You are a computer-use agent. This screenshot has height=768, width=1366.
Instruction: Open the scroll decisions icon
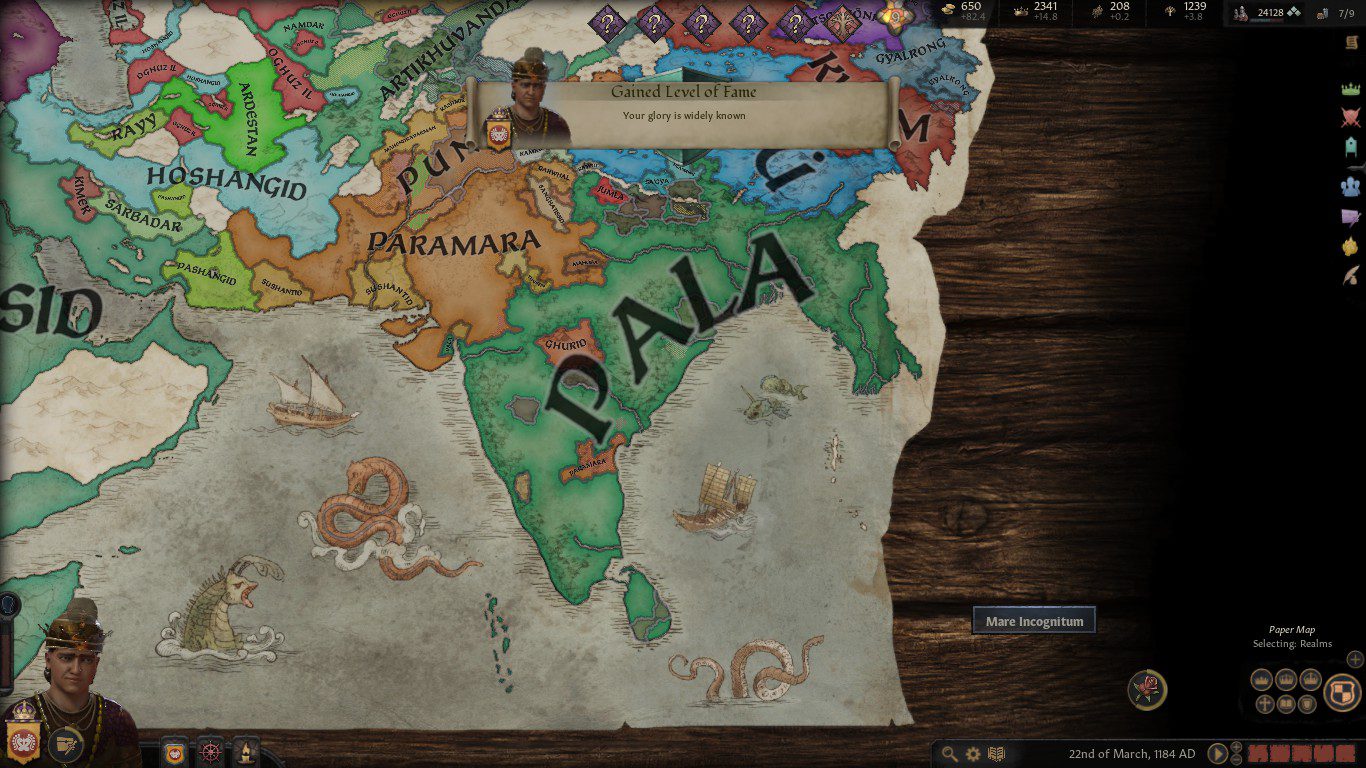[x=1351, y=41]
